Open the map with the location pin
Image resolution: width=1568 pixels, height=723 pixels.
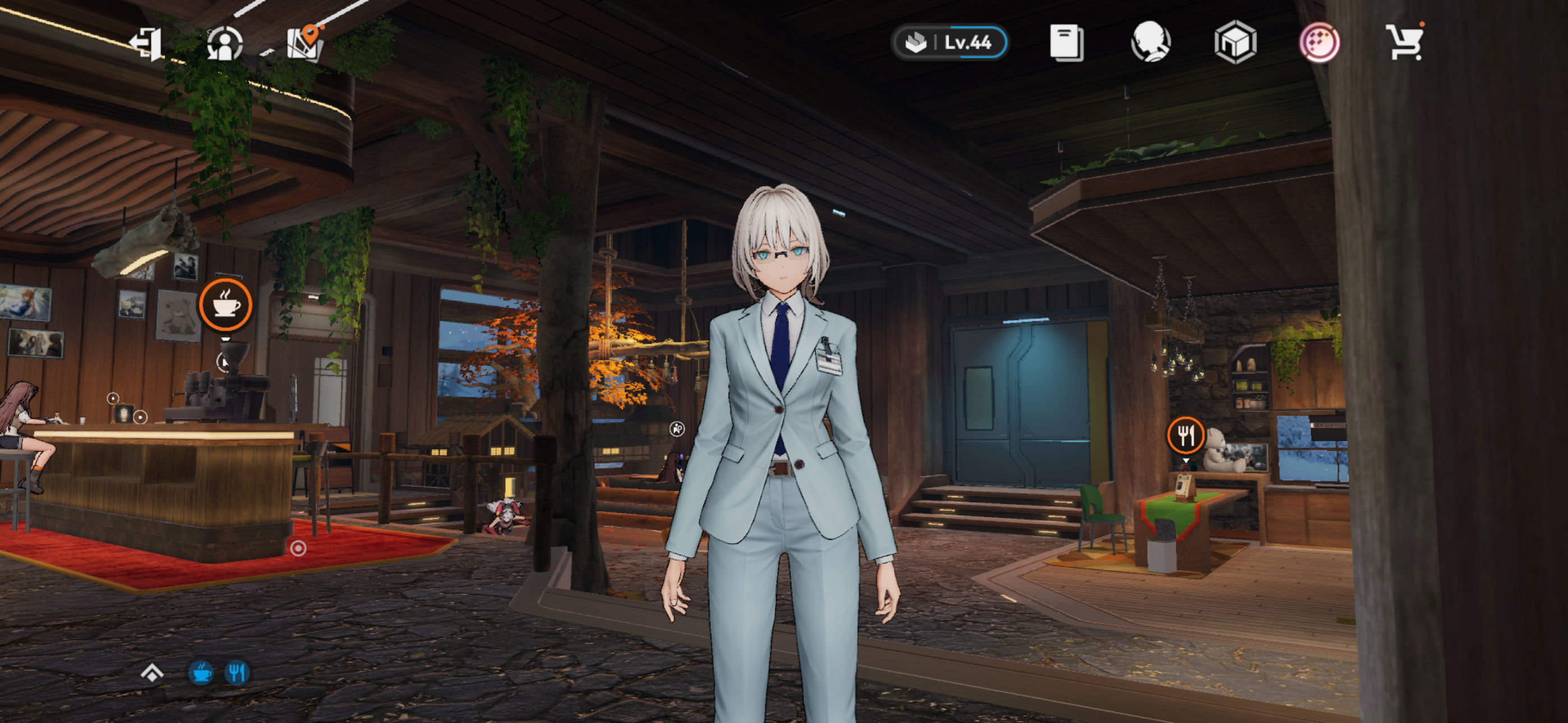click(305, 43)
